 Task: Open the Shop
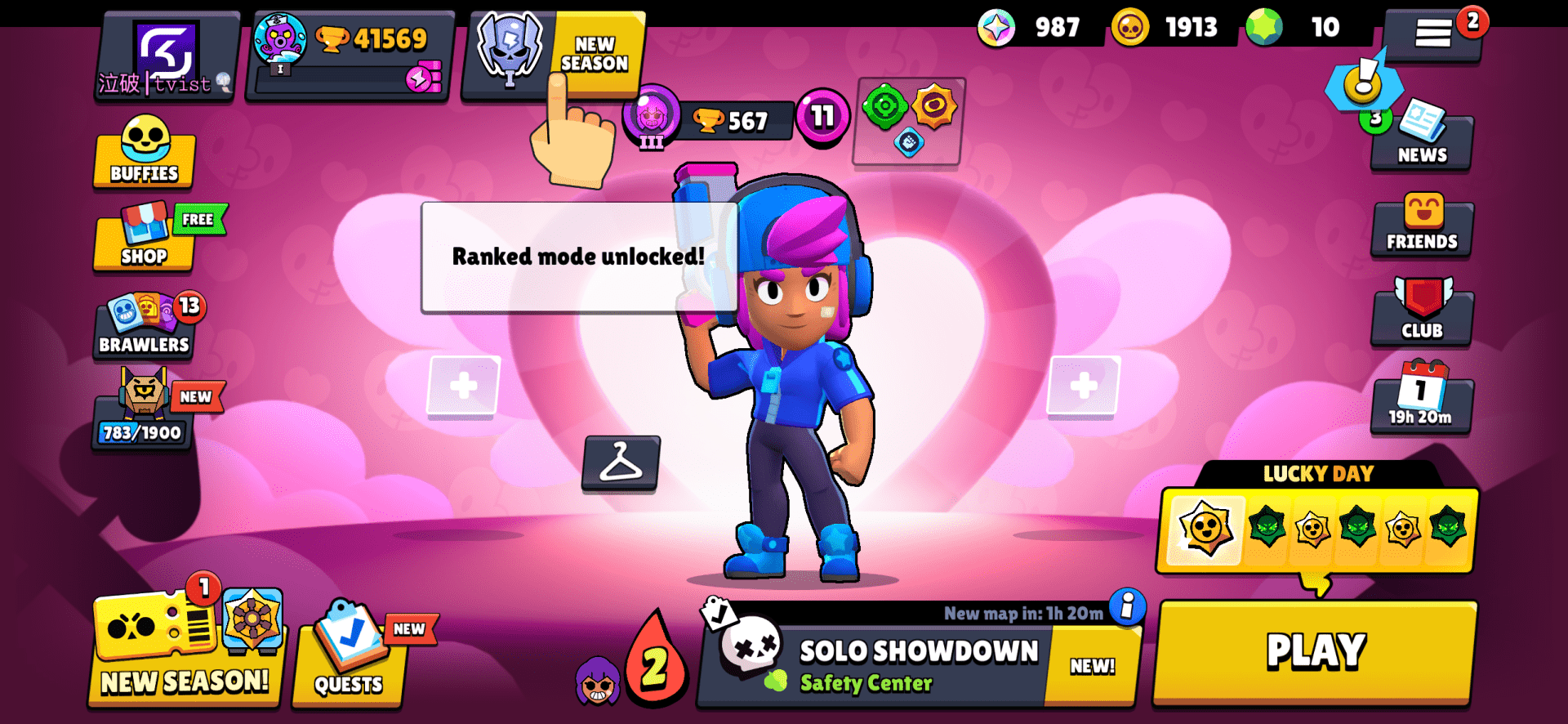(x=144, y=241)
